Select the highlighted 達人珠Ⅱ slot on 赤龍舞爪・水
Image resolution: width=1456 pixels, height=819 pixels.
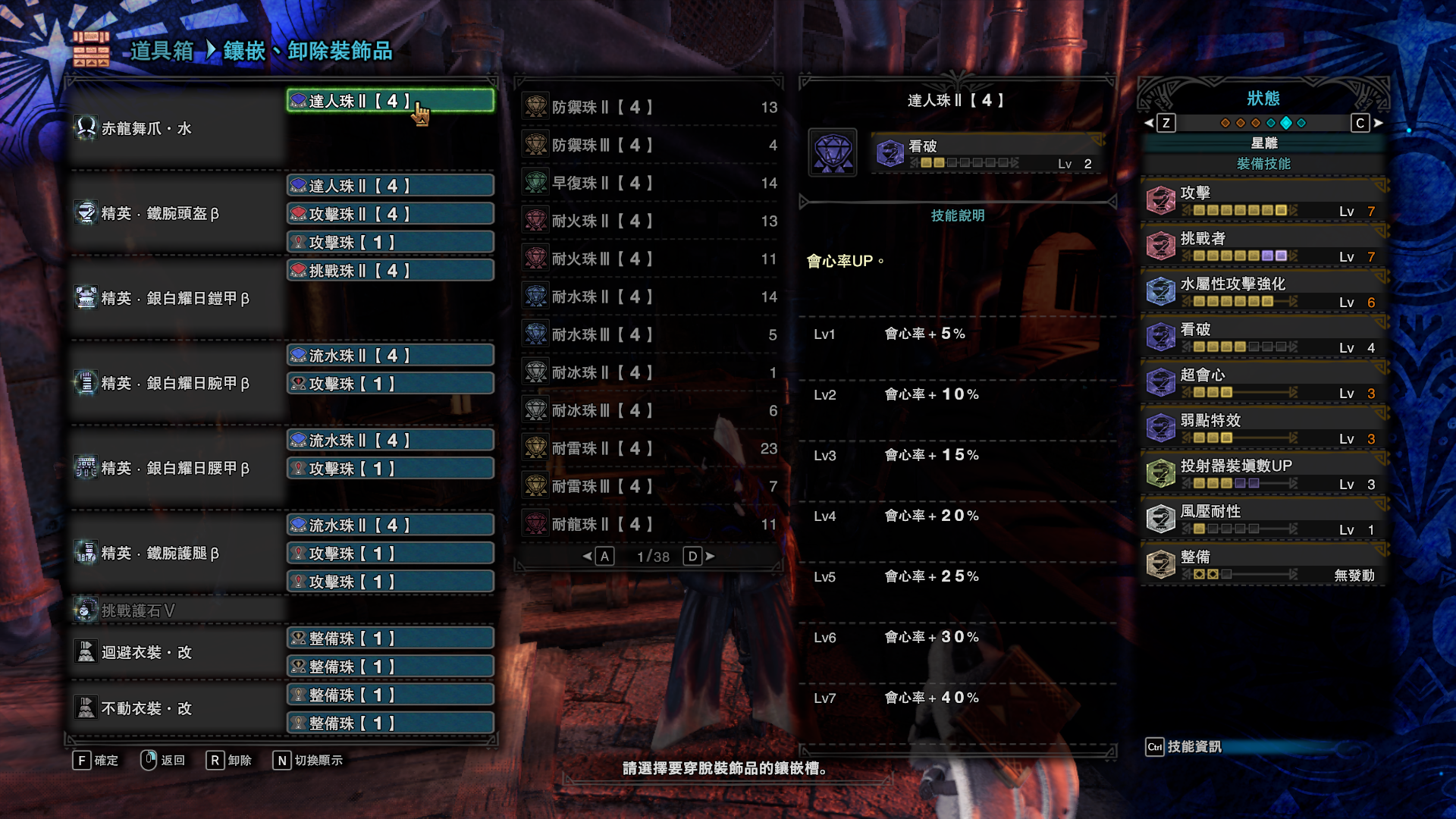[390, 101]
